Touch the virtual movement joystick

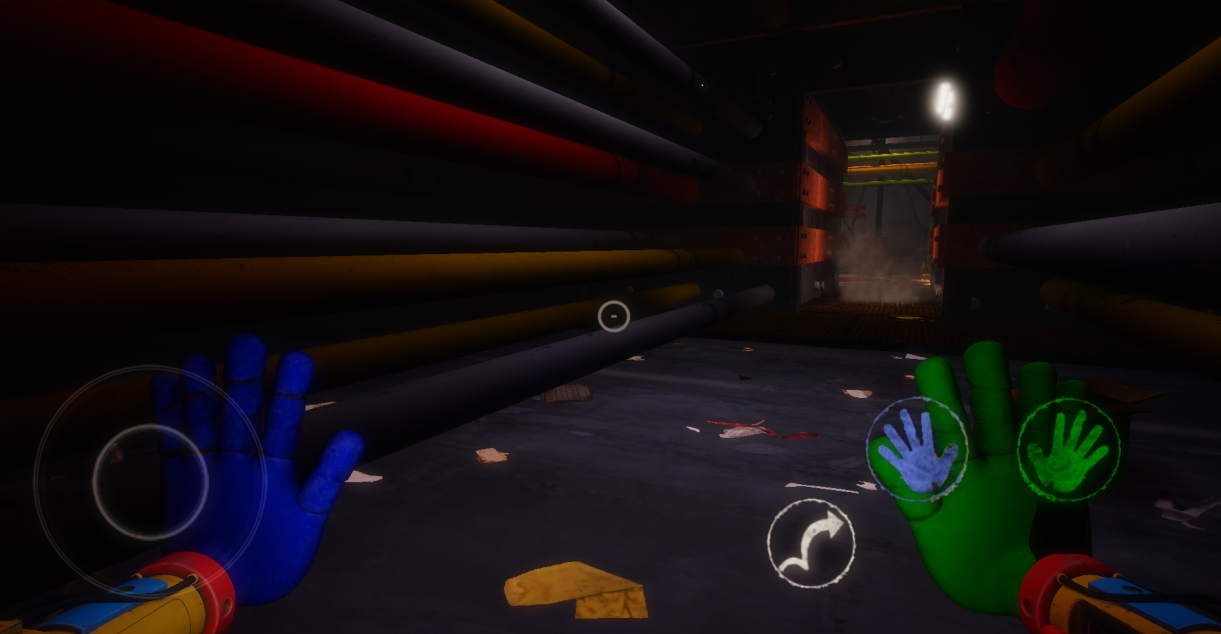(x=150, y=482)
